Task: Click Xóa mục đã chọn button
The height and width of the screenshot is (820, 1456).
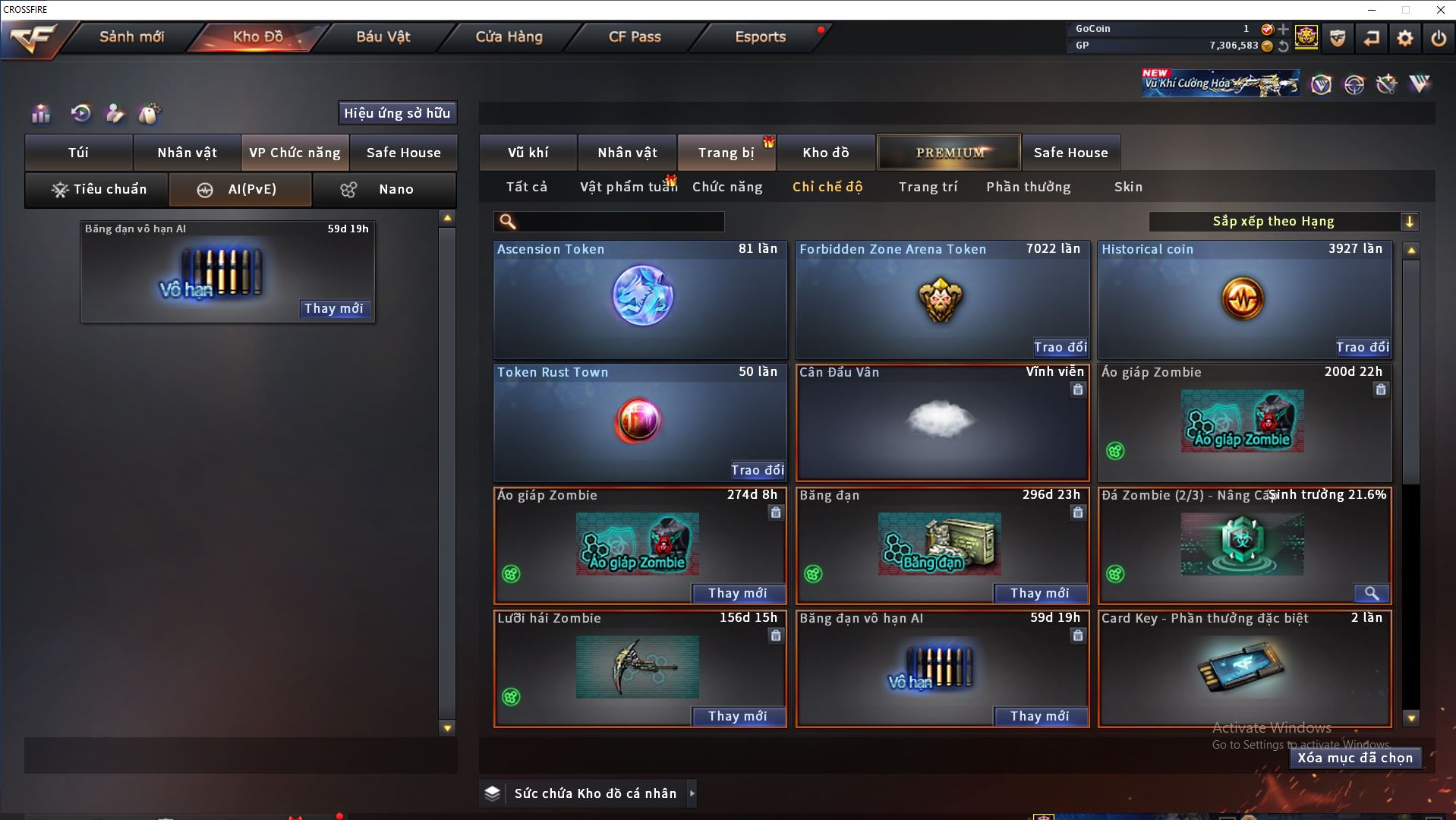Action: point(1354,758)
